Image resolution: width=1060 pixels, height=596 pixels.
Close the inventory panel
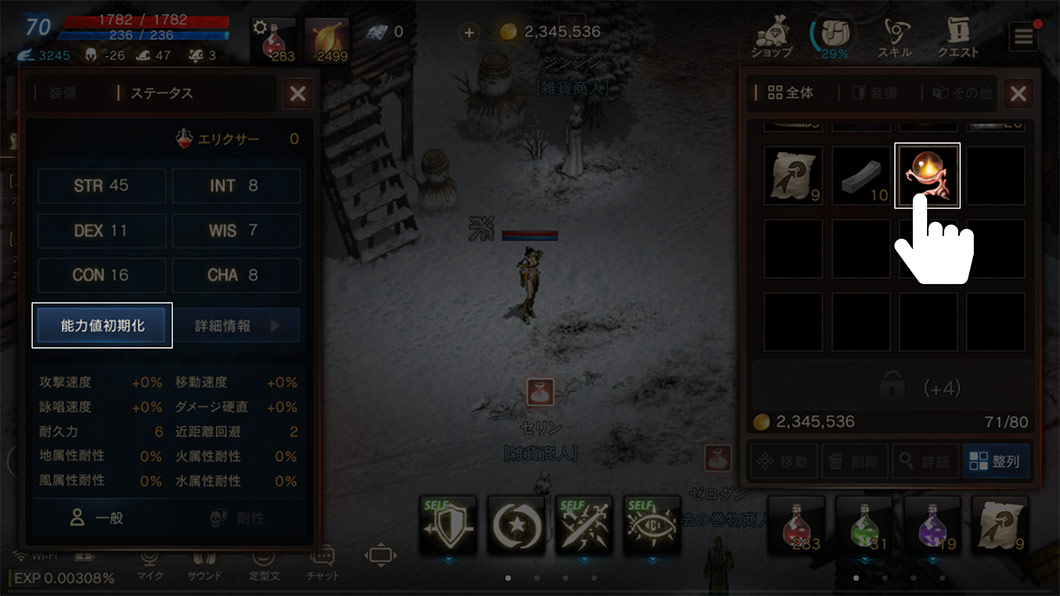coord(1018,94)
